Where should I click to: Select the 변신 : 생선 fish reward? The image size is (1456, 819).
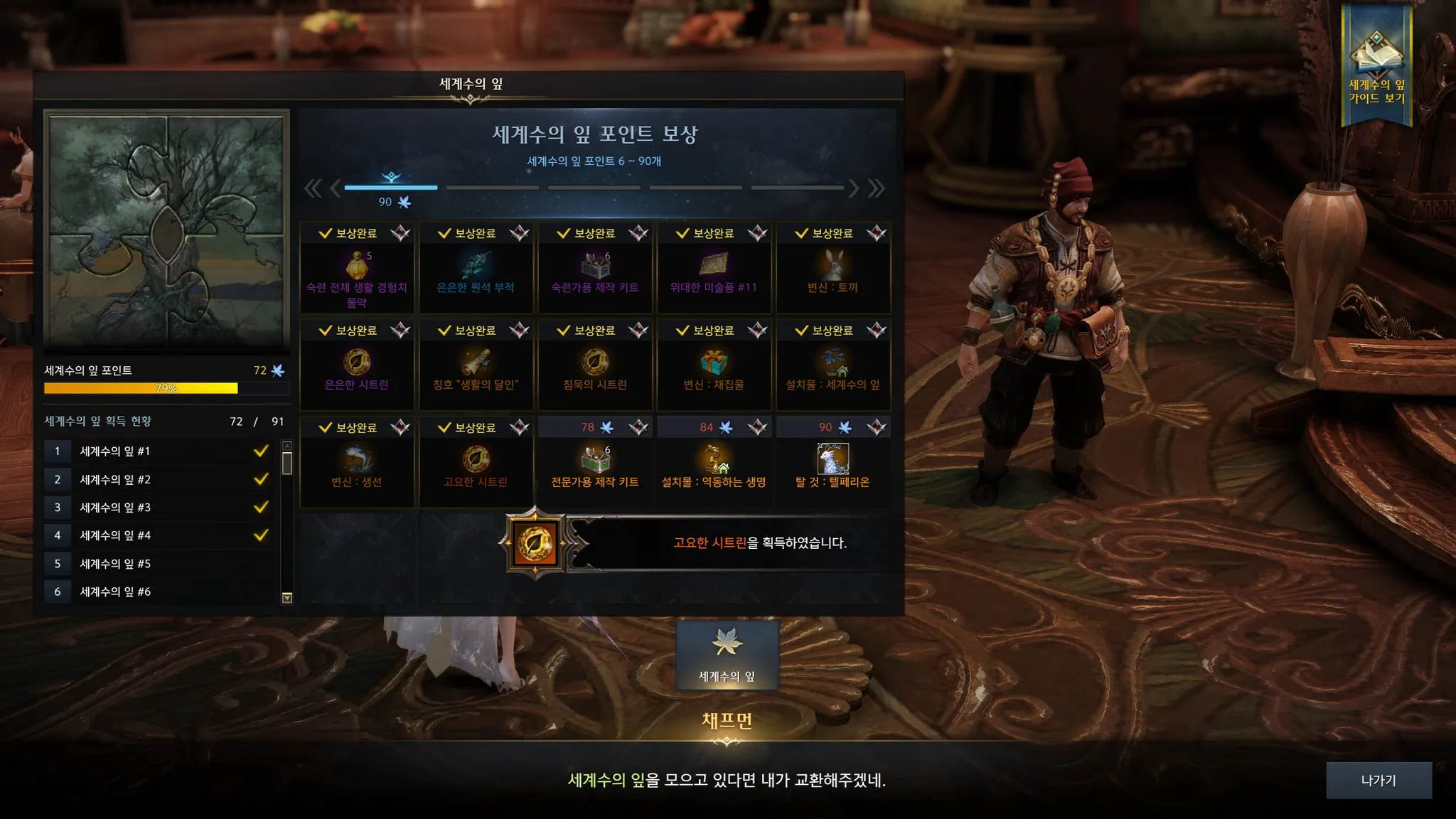click(x=357, y=462)
